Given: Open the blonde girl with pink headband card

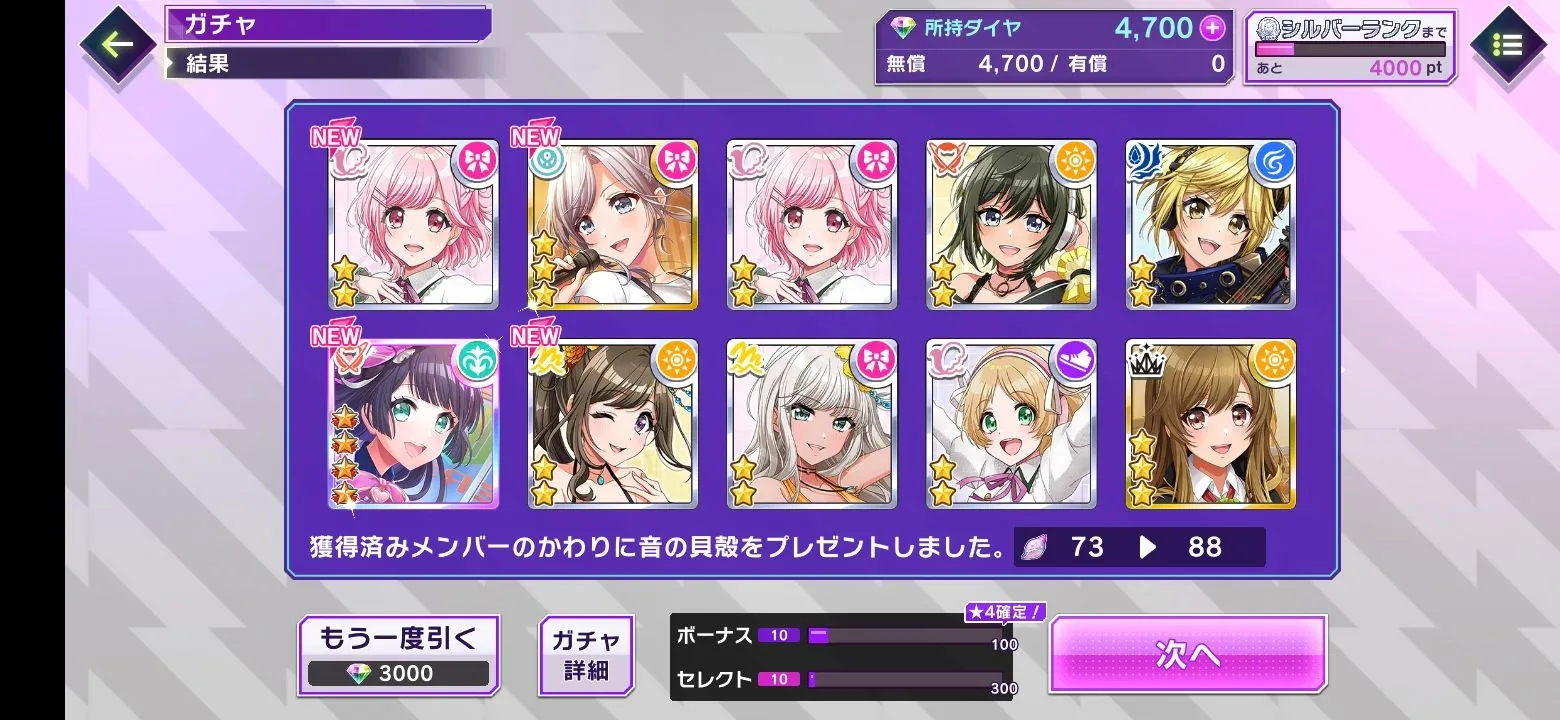Looking at the screenshot, I should [x=1011, y=425].
